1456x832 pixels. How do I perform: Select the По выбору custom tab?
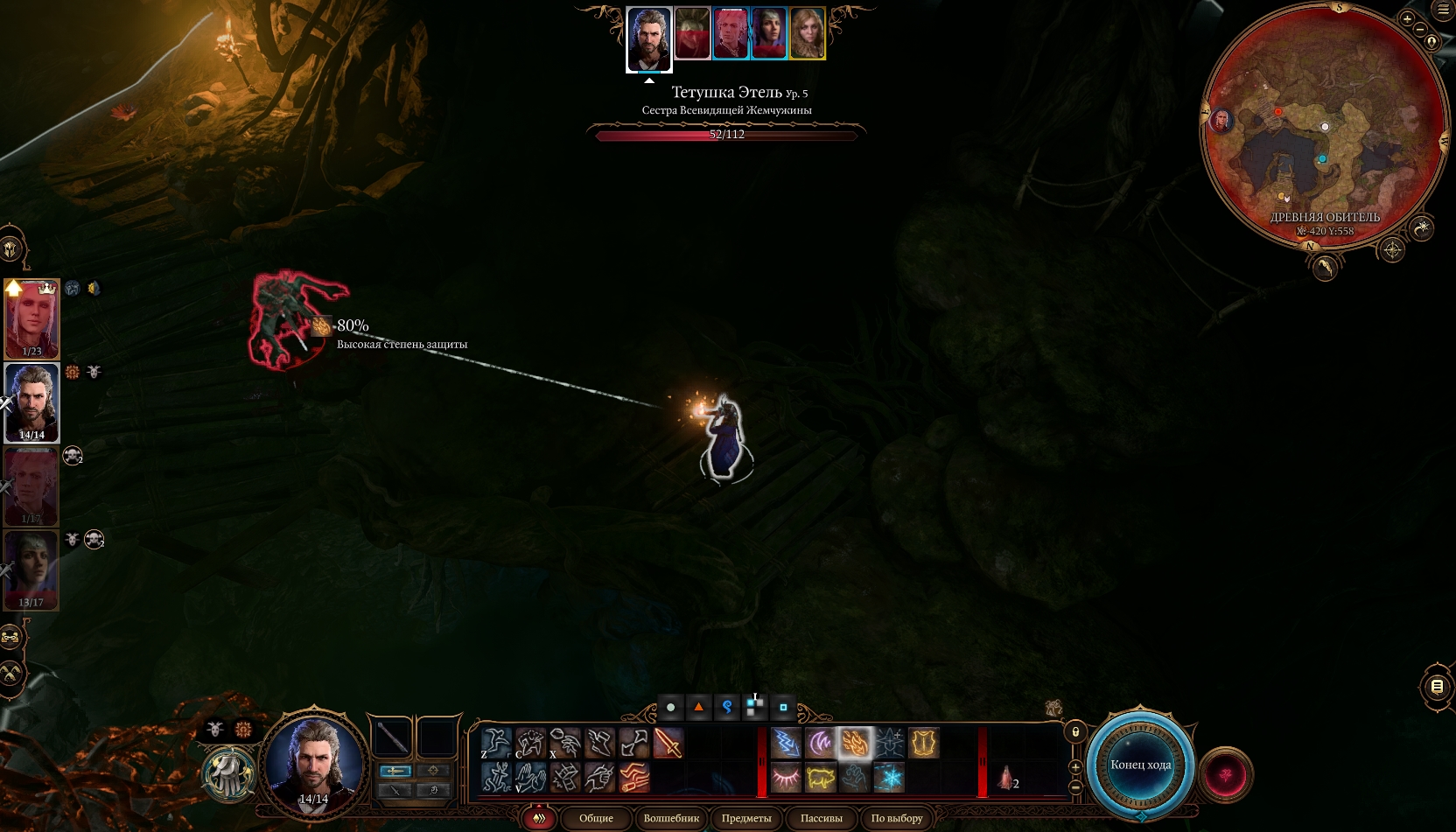click(897, 818)
